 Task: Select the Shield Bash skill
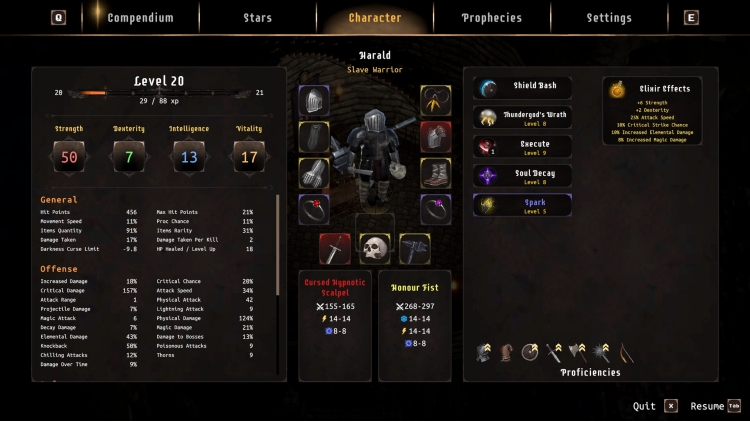pyautogui.click(x=522, y=89)
